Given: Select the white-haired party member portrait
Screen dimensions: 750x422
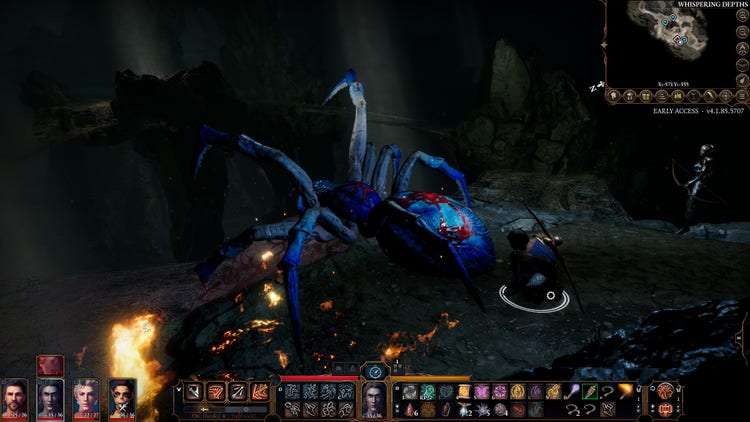Looking at the screenshot, I should [86, 398].
